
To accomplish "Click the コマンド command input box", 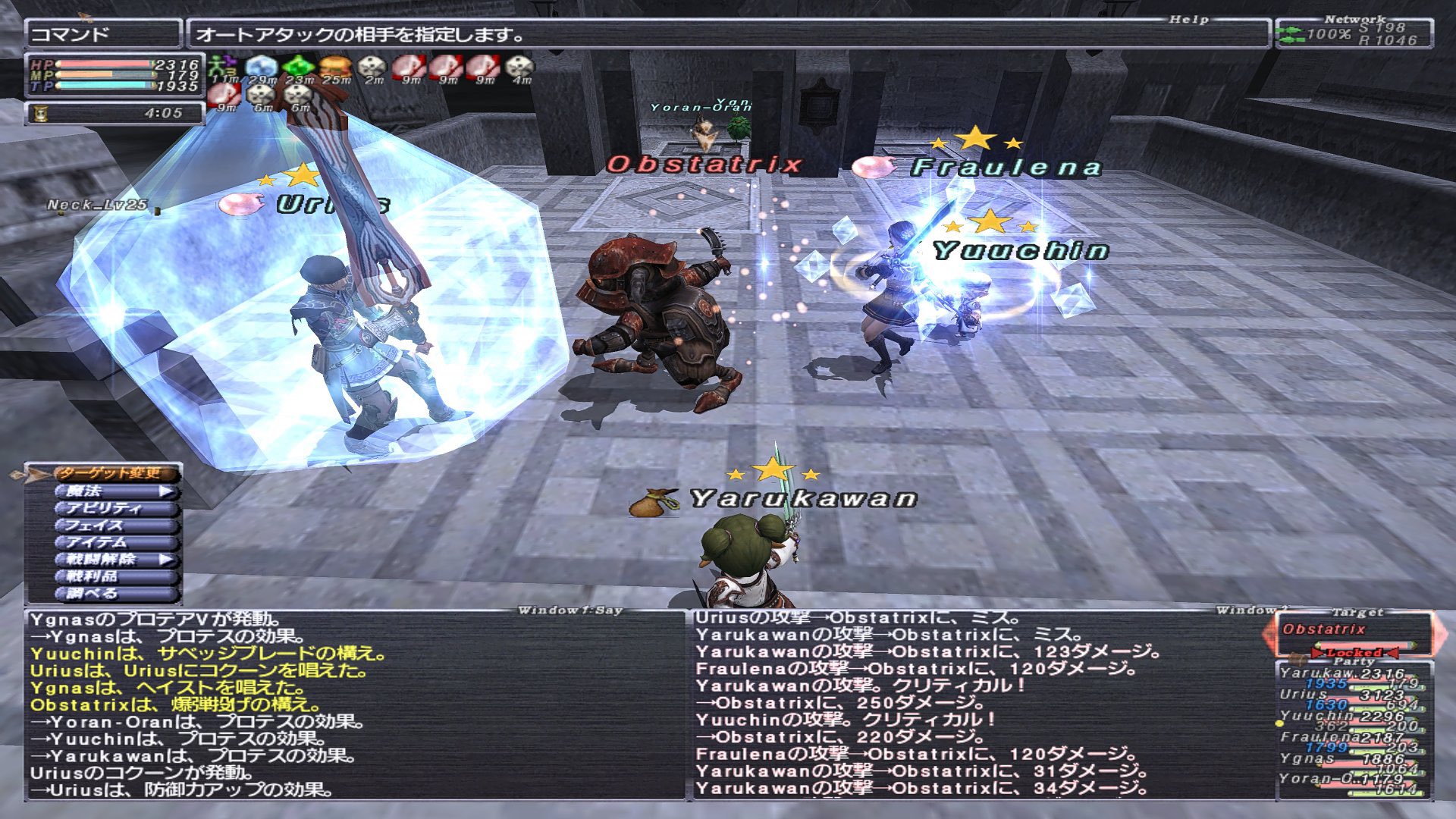I will click(x=102, y=32).
